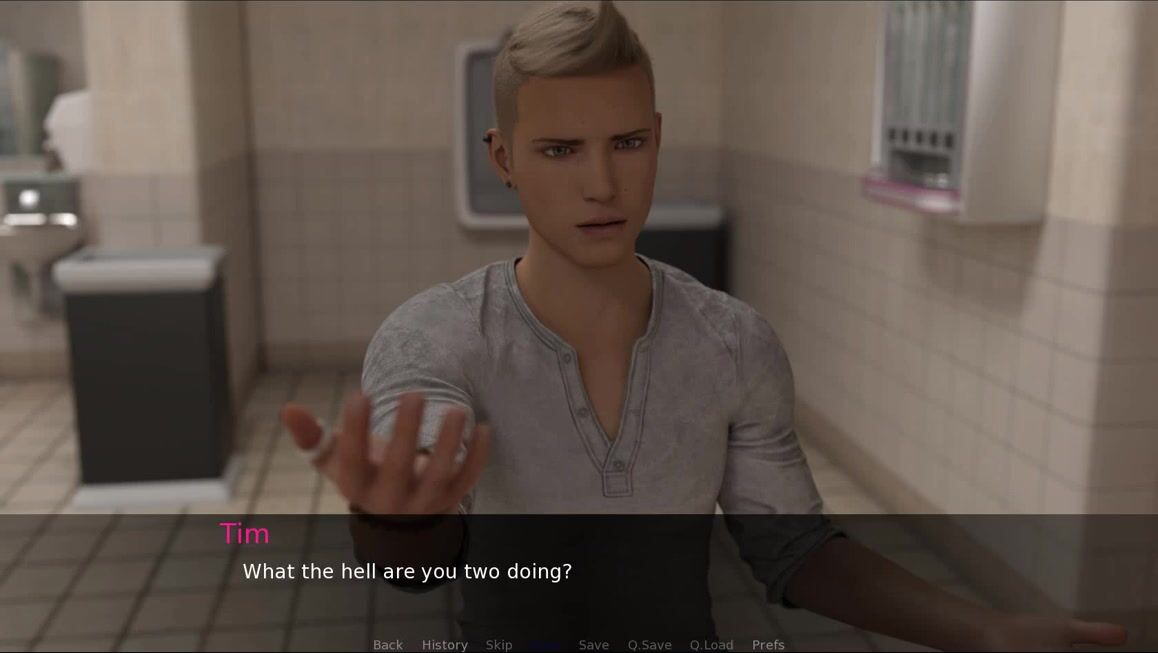The height and width of the screenshot is (653, 1158).
Task: Open the Save game screen
Action: point(593,645)
